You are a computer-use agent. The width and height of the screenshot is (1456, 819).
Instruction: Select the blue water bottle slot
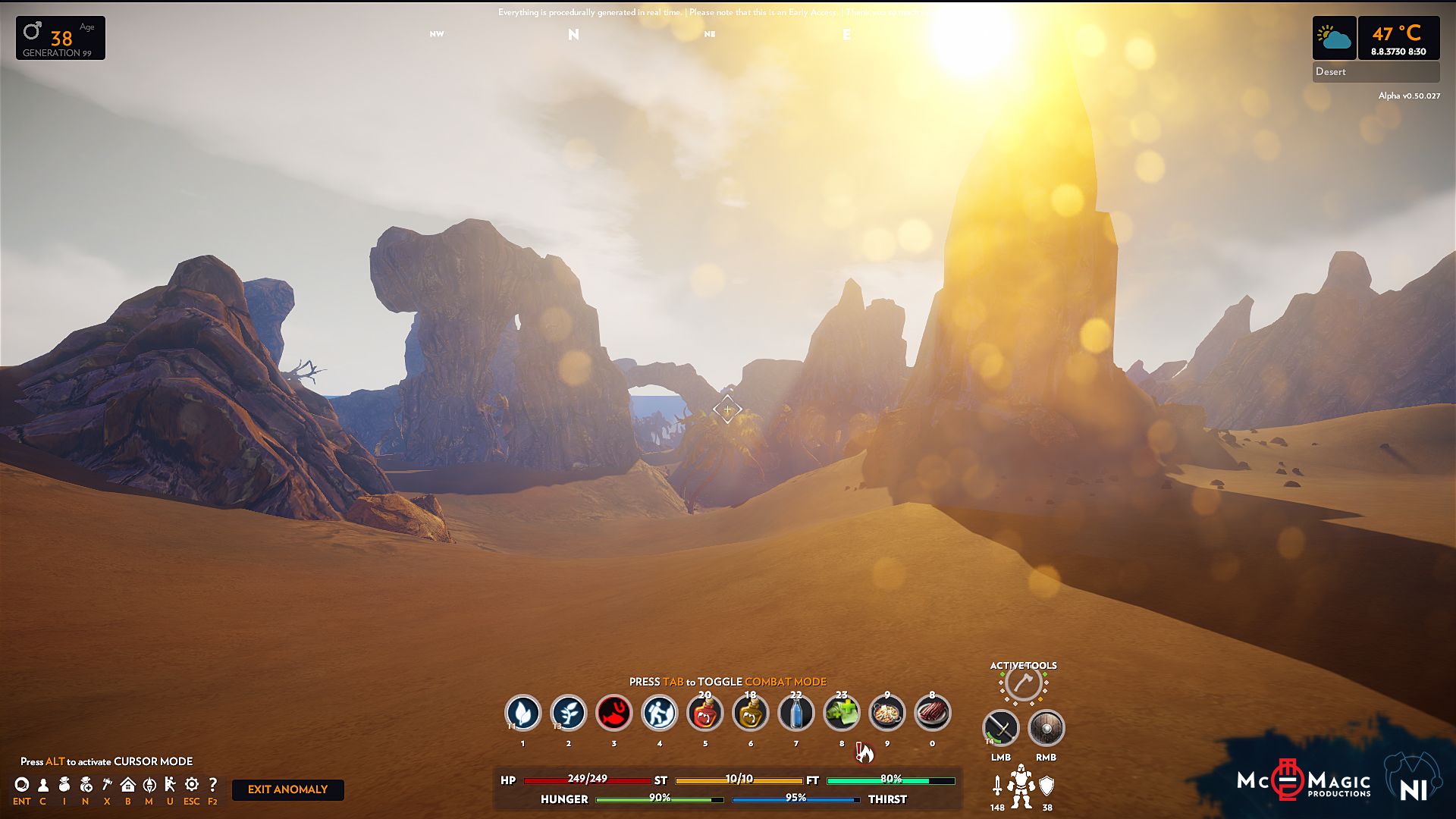click(x=796, y=714)
